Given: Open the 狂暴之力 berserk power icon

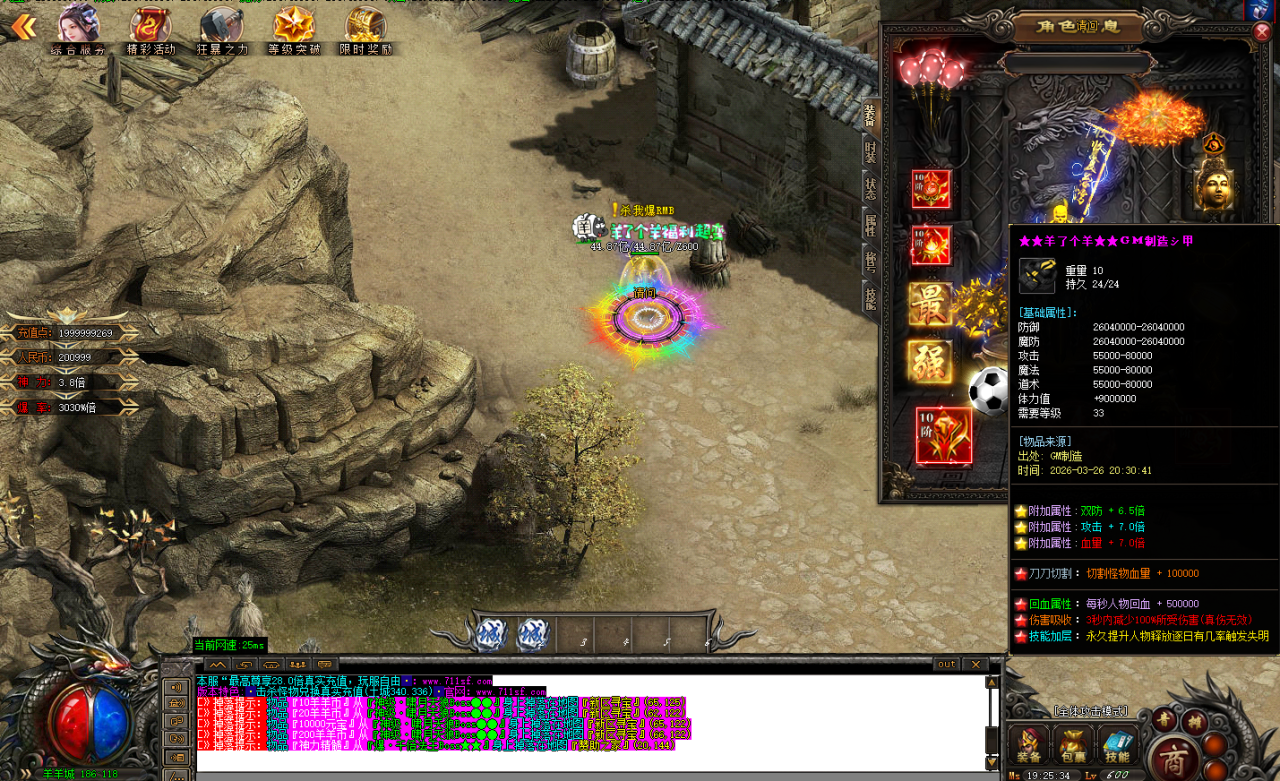Looking at the screenshot, I should (221, 29).
